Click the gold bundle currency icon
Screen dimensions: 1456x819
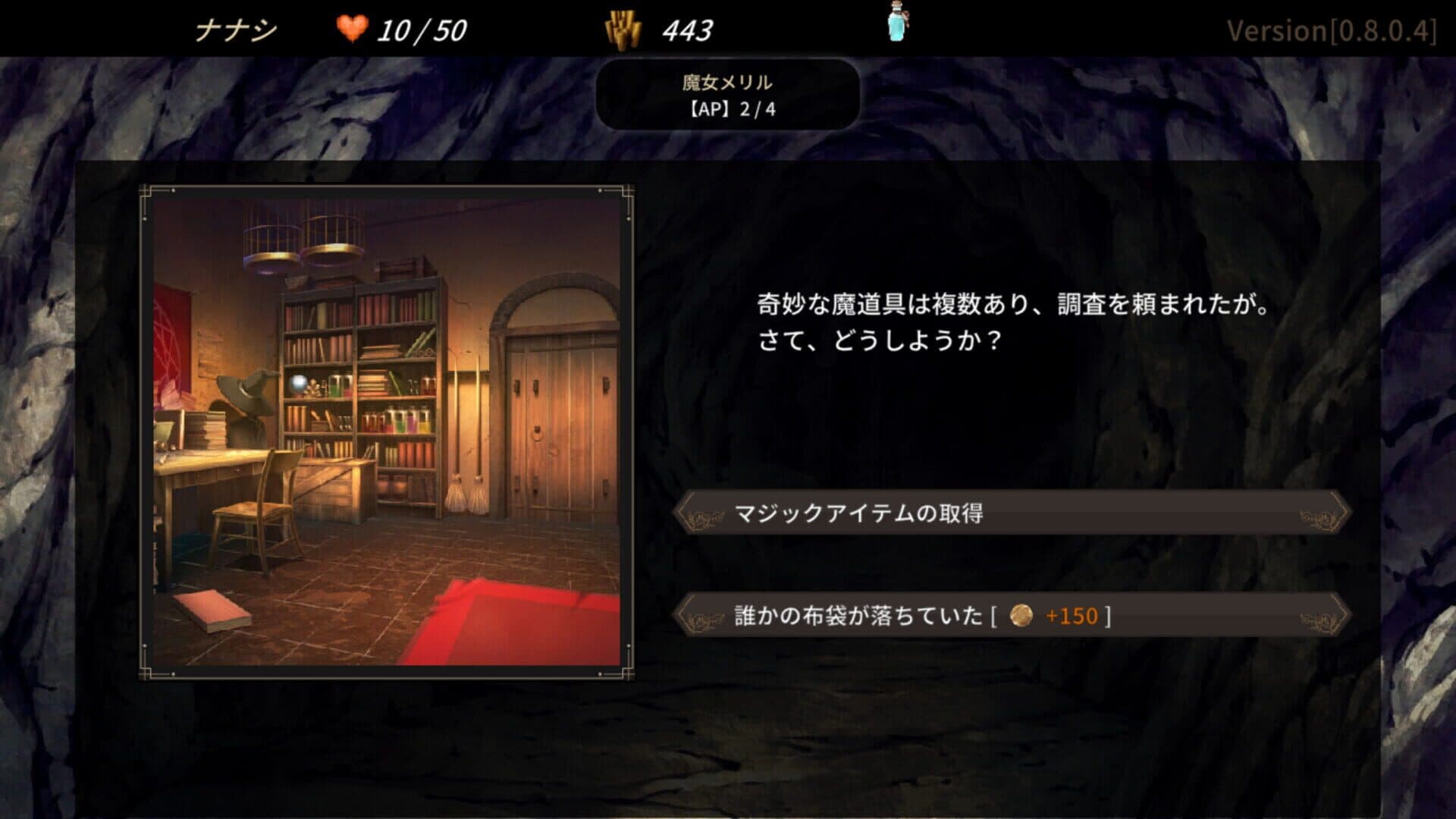(x=623, y=28)
